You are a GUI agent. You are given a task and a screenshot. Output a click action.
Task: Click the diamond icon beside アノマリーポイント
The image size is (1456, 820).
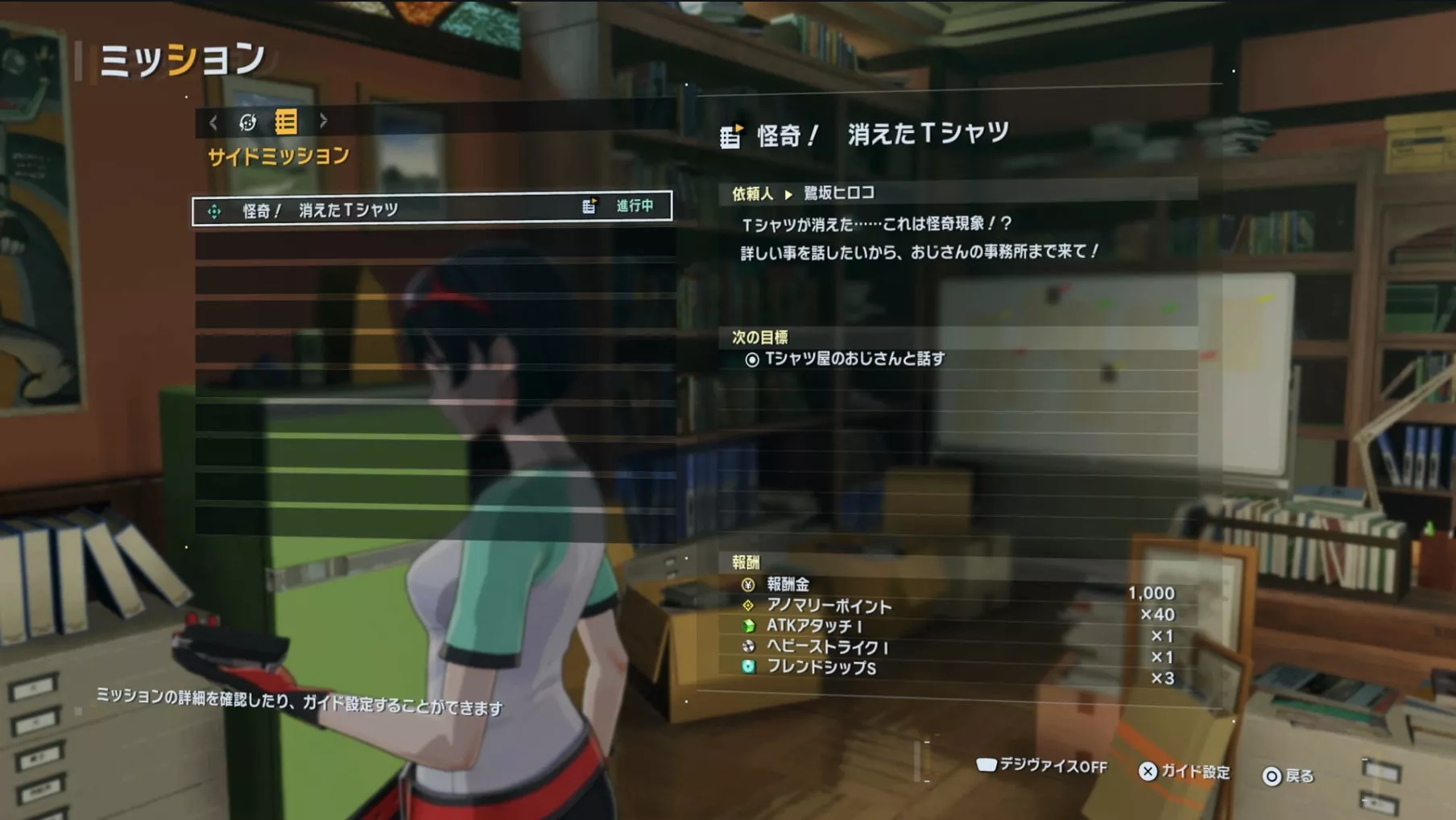pos(749,607)
